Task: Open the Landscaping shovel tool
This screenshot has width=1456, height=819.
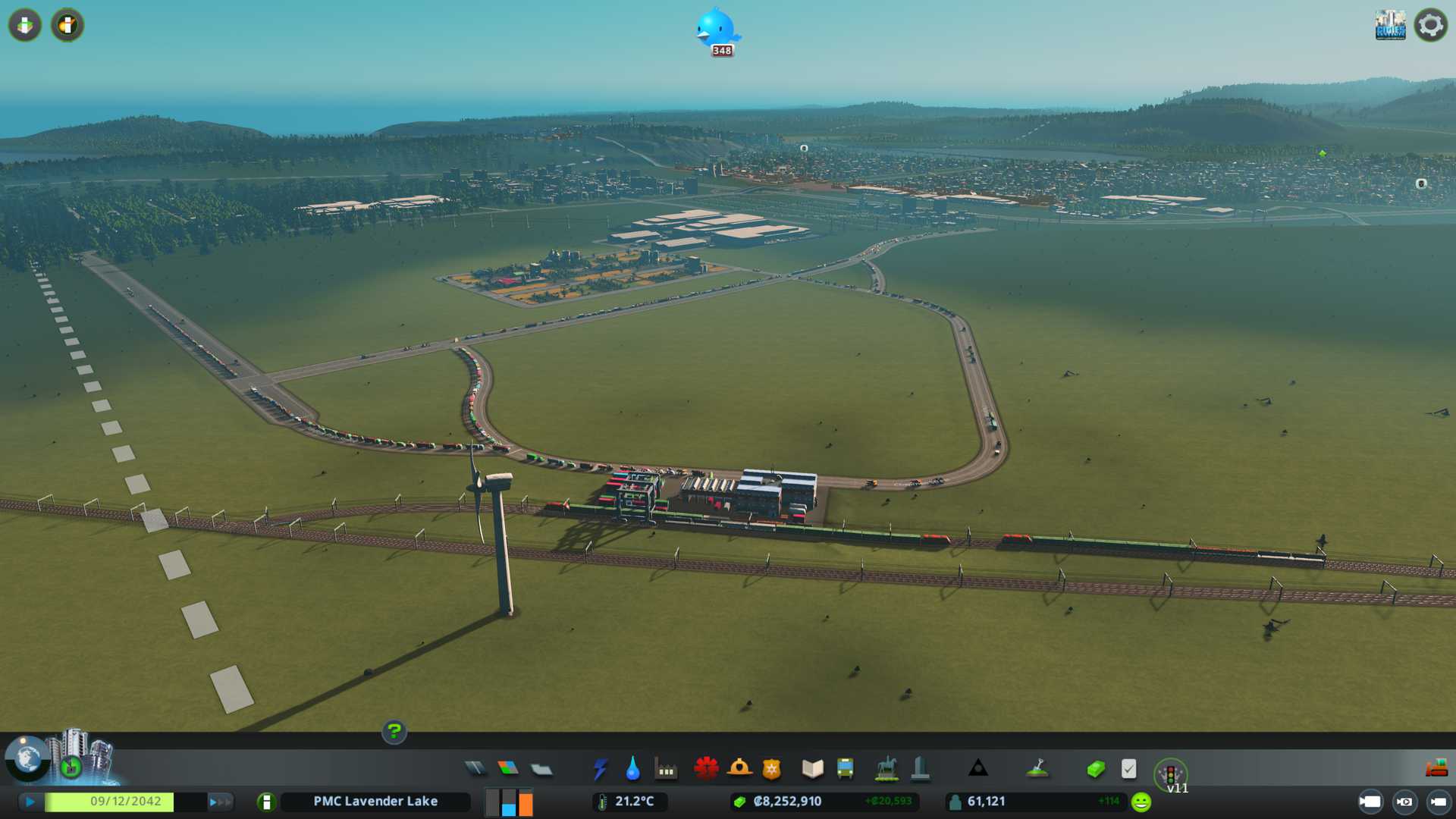Action: 1037,769
